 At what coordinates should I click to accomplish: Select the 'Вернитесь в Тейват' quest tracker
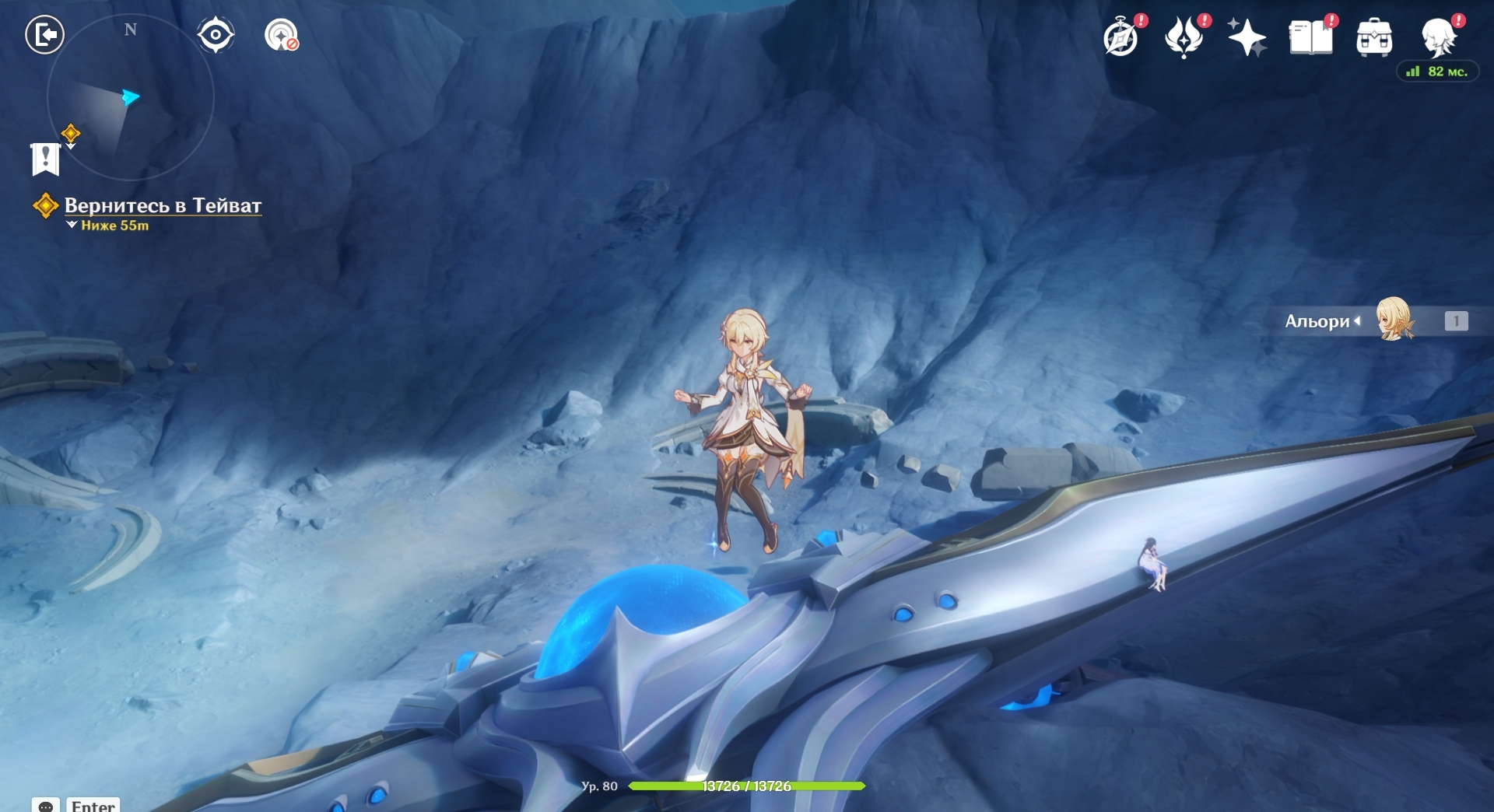click(x=162, y=206)
